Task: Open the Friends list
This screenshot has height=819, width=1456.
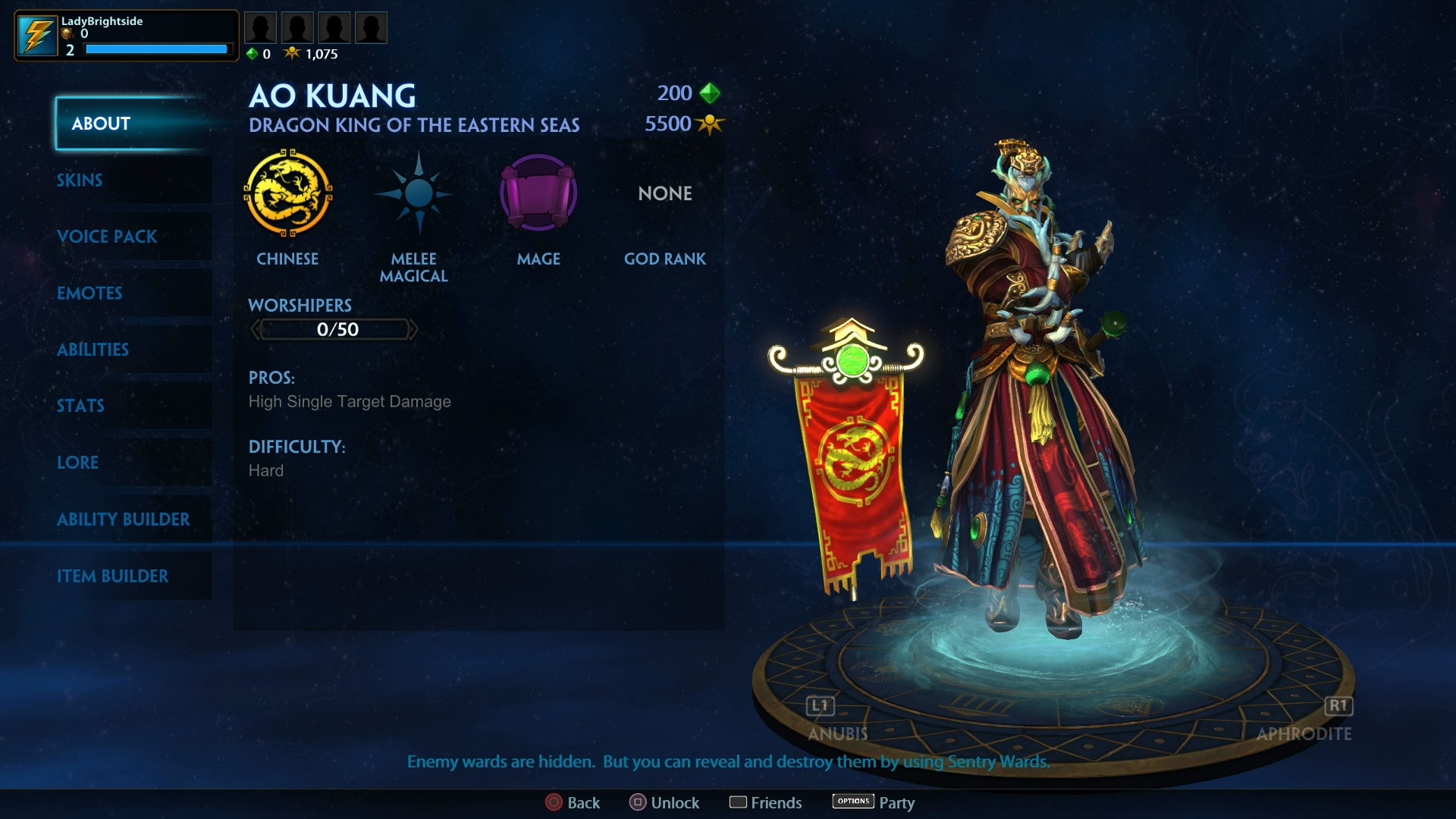Action: pyautogui.click(x=766, y=802)
